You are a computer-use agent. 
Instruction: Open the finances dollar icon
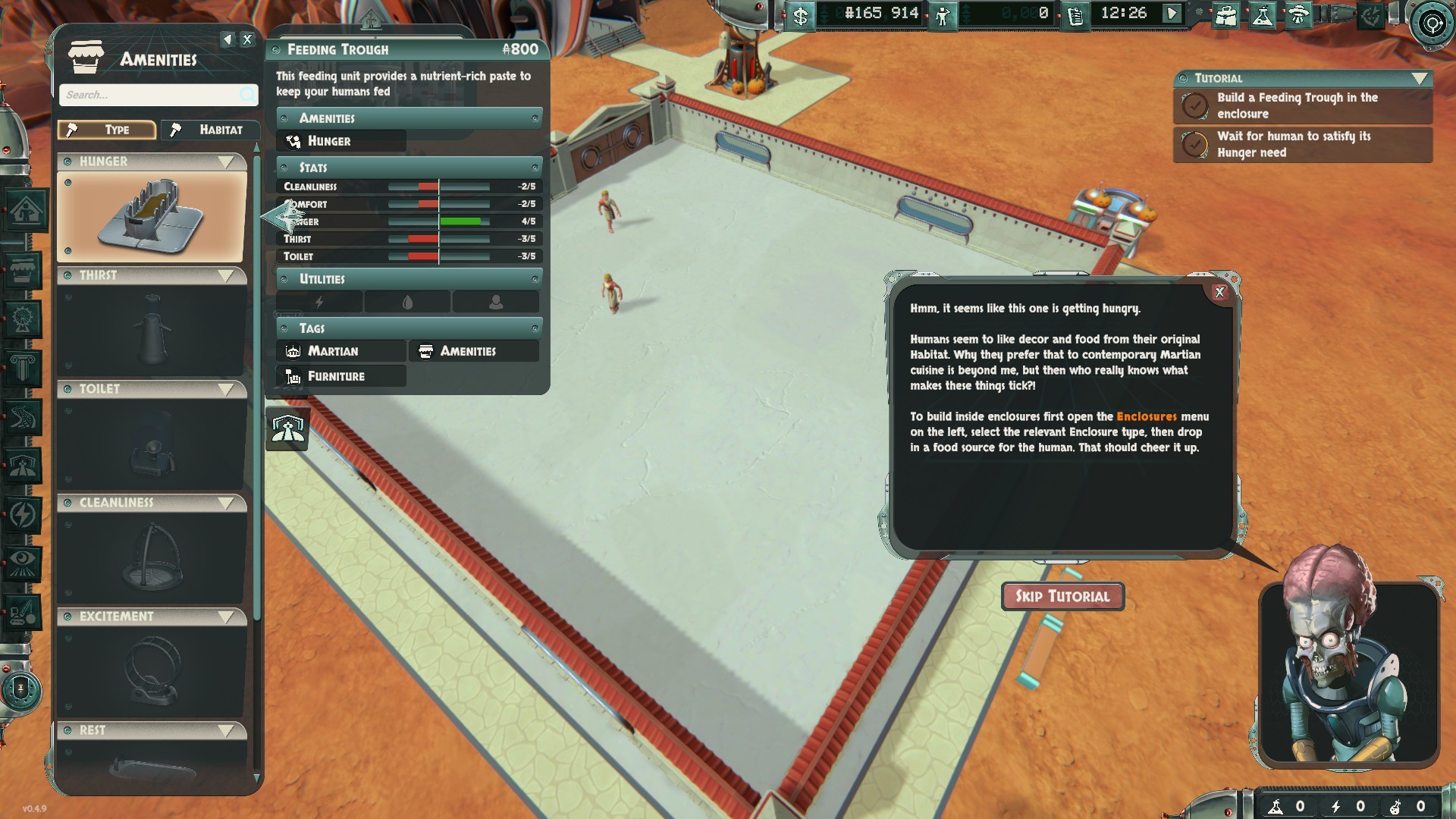coord(800,15)
